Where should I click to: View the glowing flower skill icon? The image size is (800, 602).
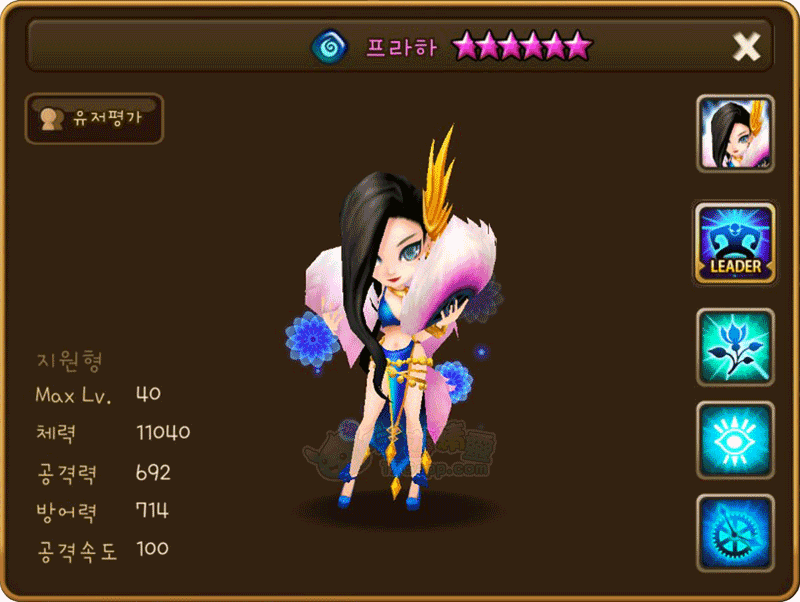pos(735,346)
